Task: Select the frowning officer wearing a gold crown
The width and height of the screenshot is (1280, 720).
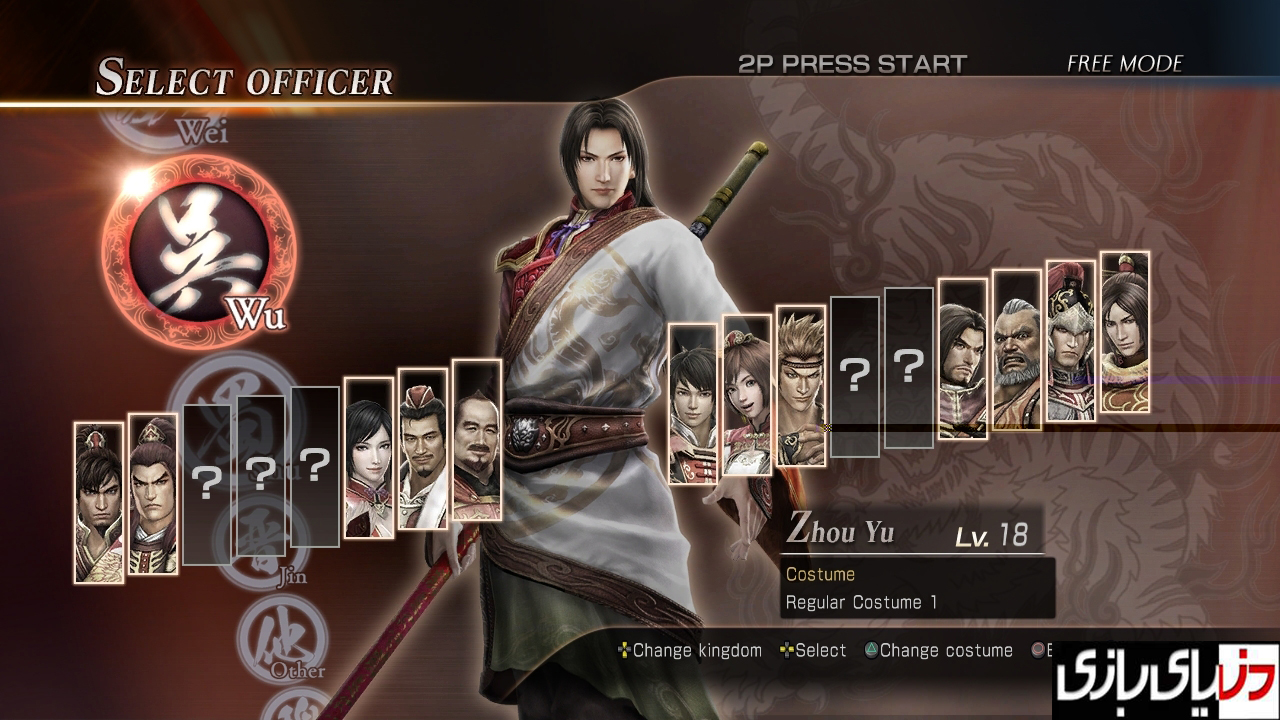Action: click(x=153, y=494)
